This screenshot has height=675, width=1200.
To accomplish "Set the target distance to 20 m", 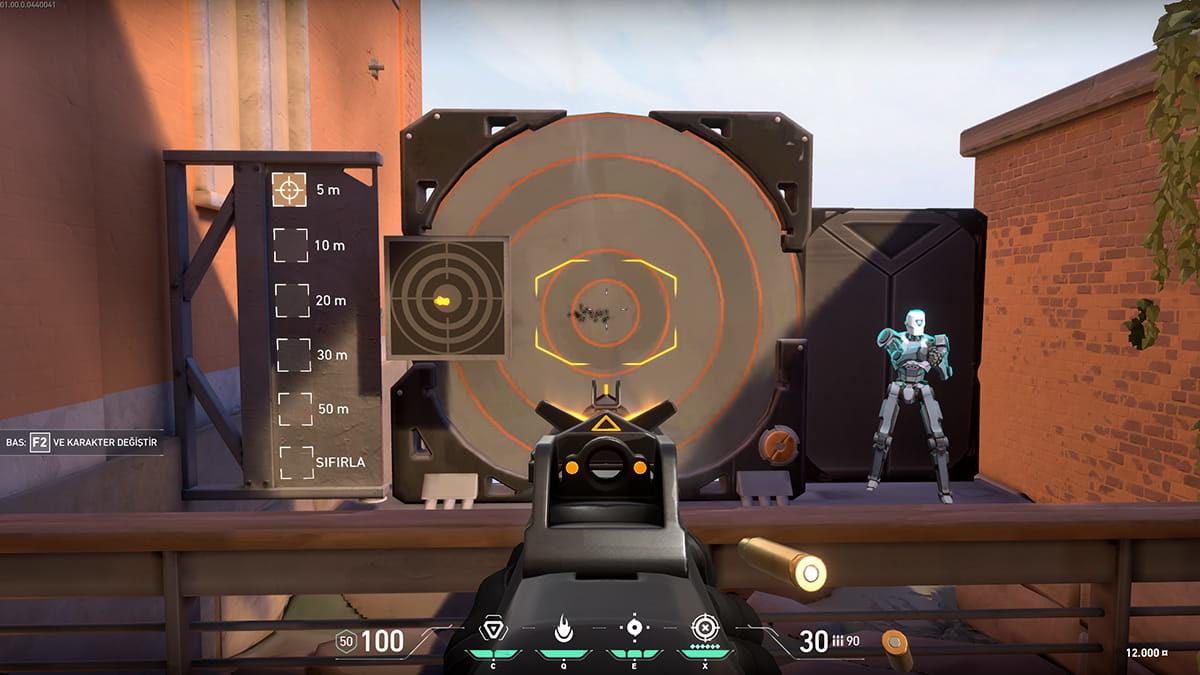I will (x=292, y=300).
